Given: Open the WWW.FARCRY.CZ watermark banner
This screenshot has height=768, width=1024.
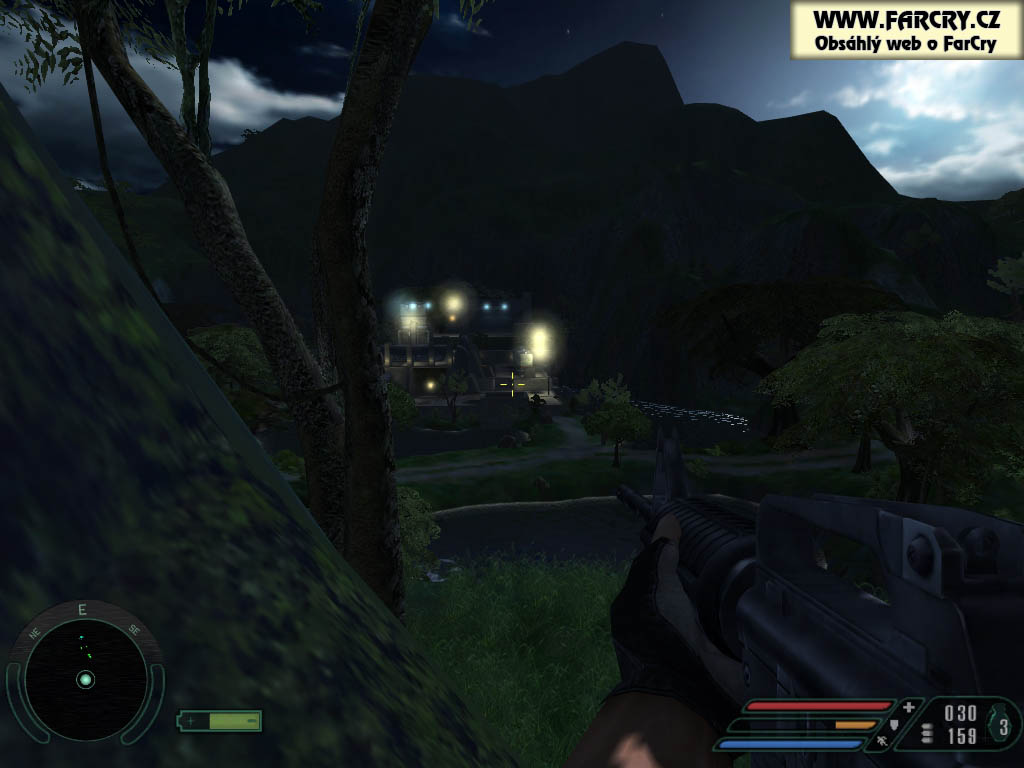Looking at the screenshot, I should (x=905, y=30).
